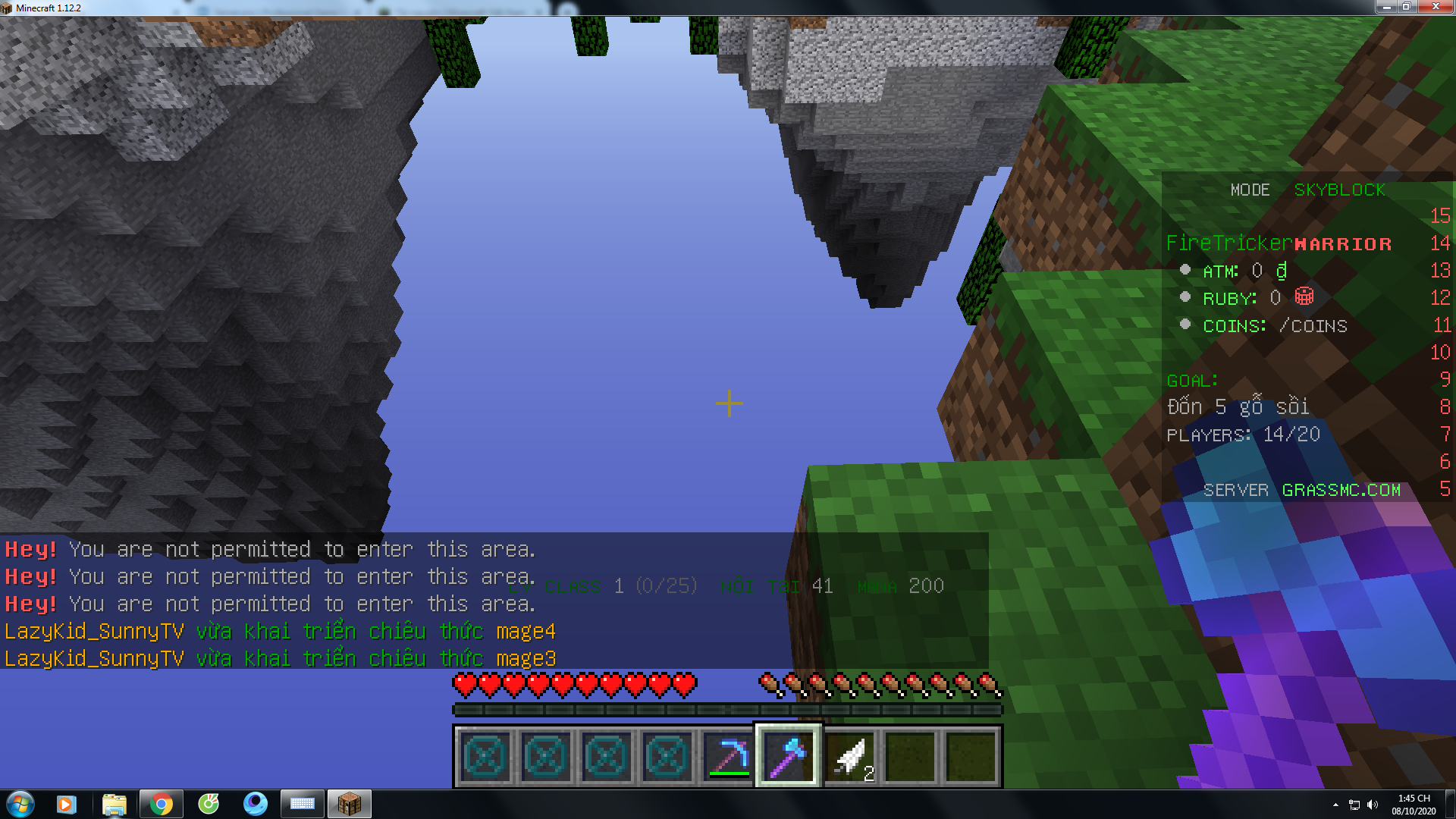Open Google Chrome from the taskbar

161,804
